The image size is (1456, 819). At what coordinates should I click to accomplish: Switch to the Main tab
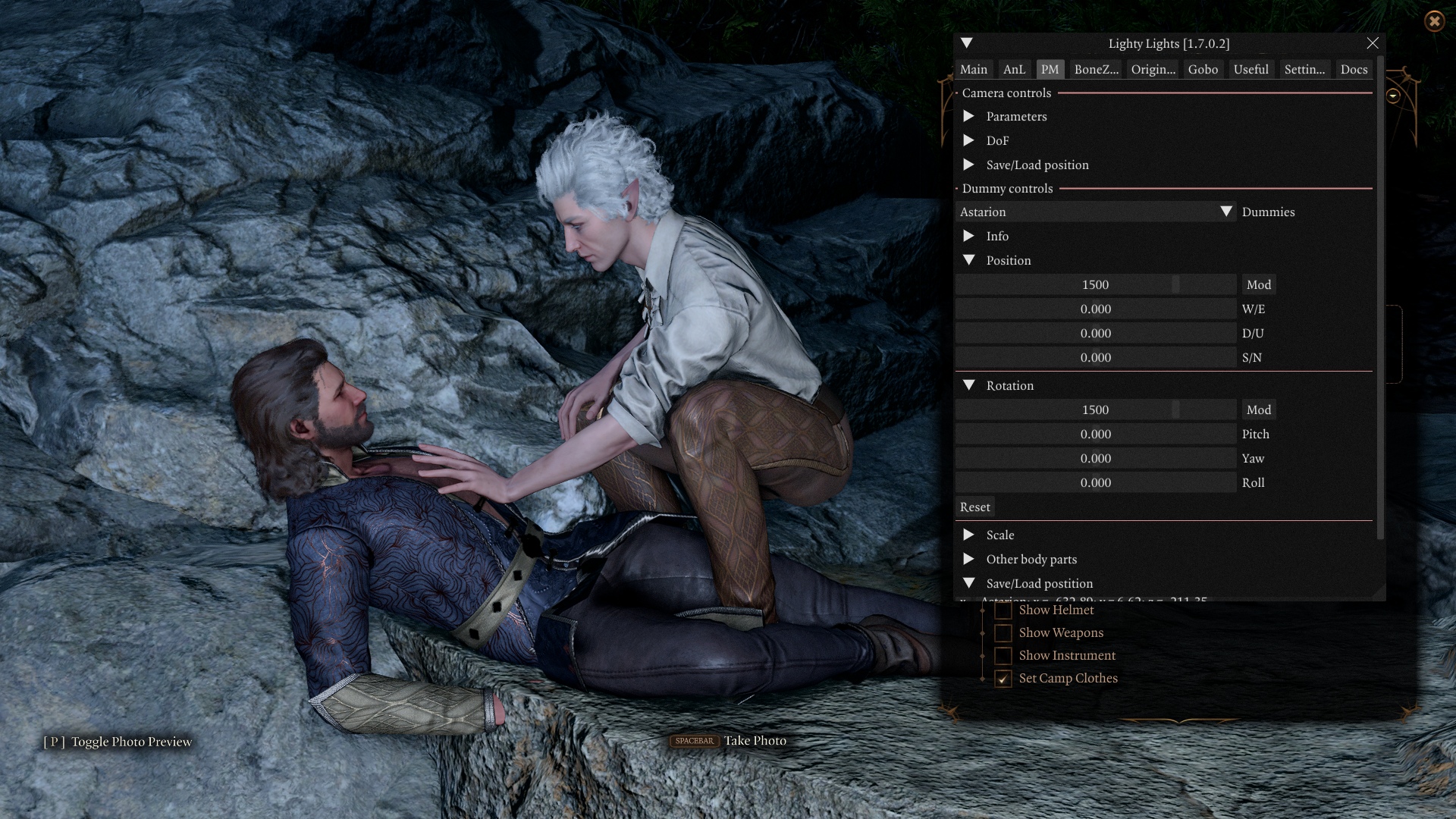click(973, 69)
